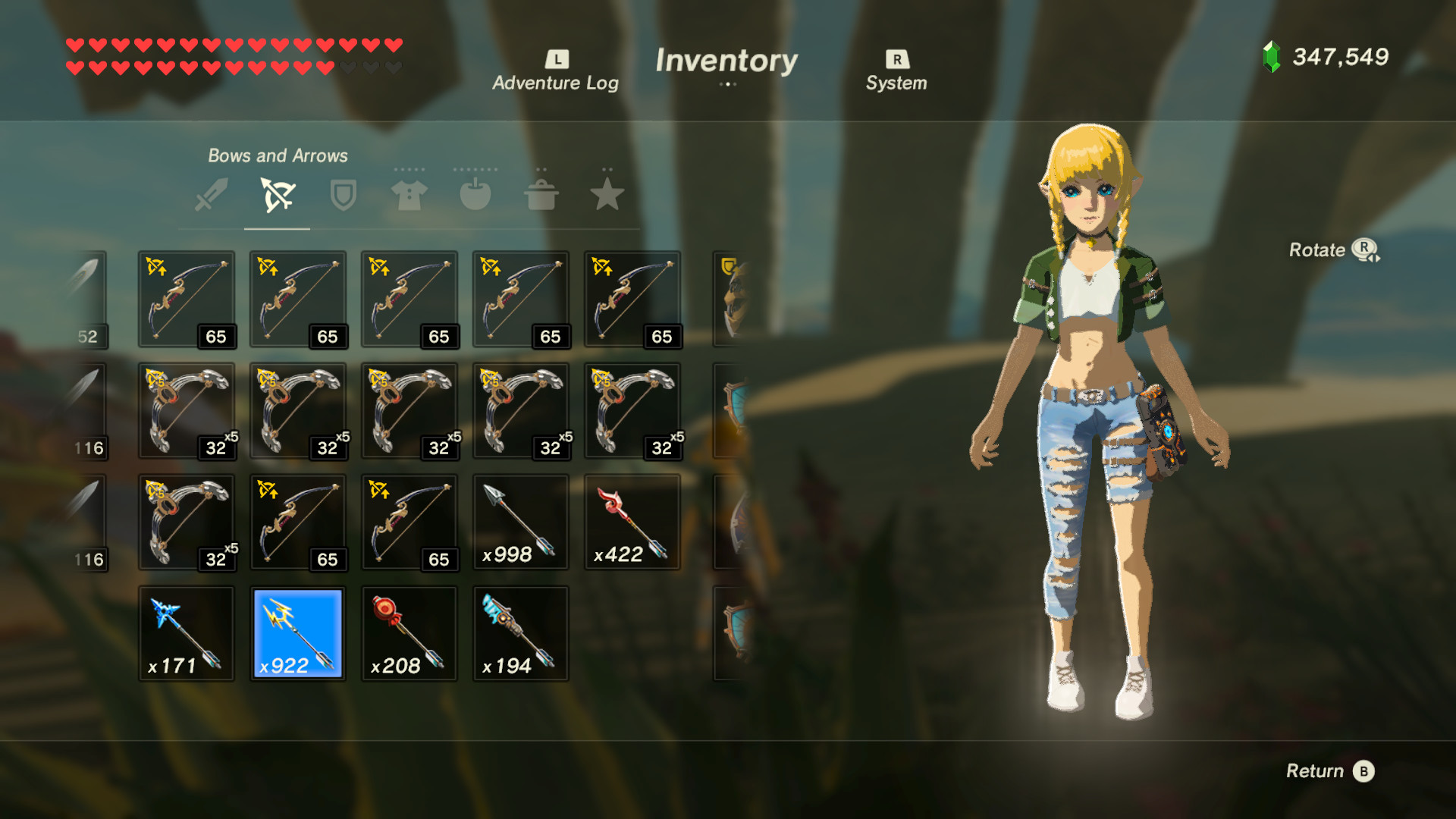1456x819 pixels.
Task: Select the highlighted shock arrows x922 stack
Action: tap(297, 634)
